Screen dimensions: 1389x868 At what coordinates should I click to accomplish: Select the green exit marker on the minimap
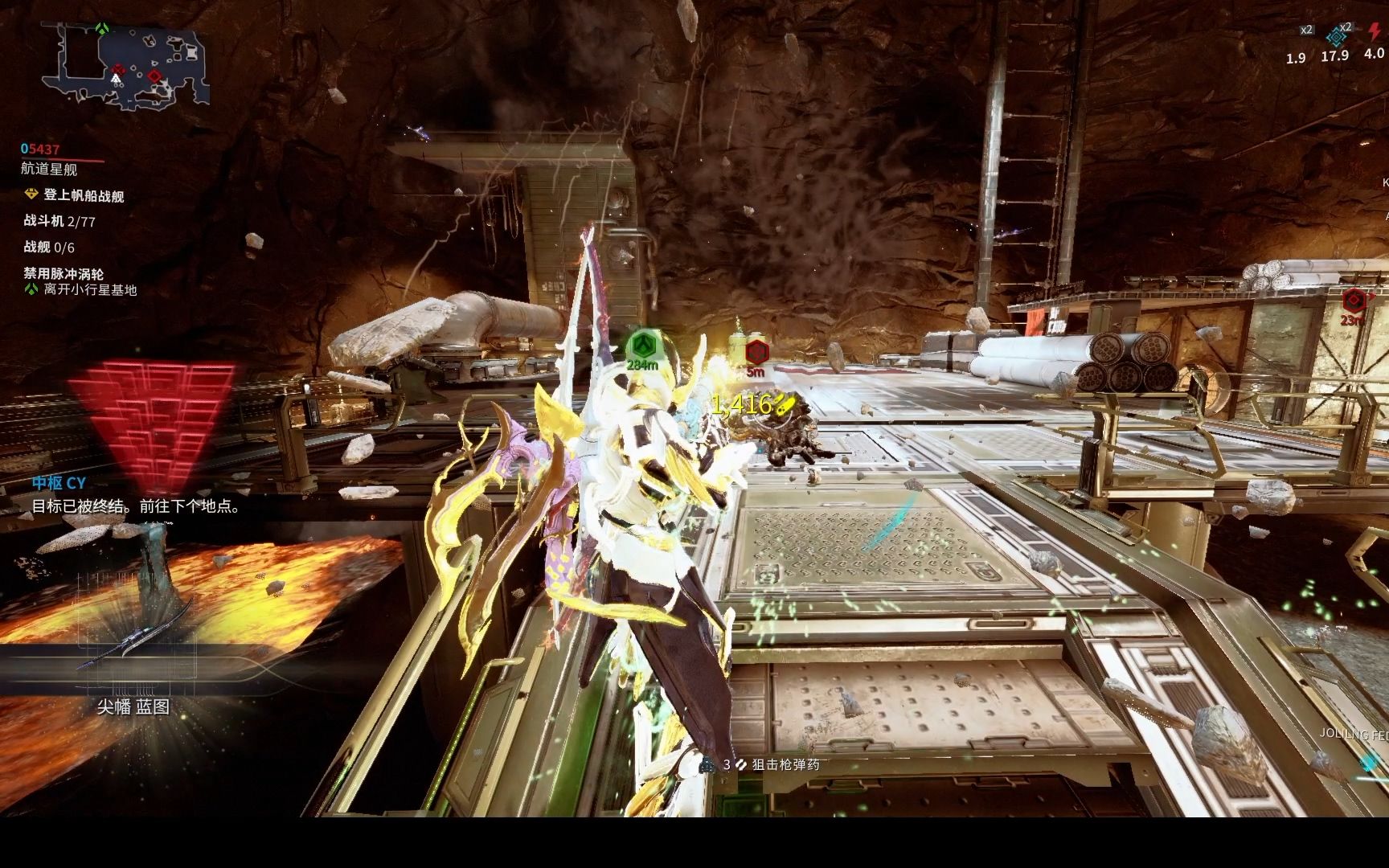(102, 28)
